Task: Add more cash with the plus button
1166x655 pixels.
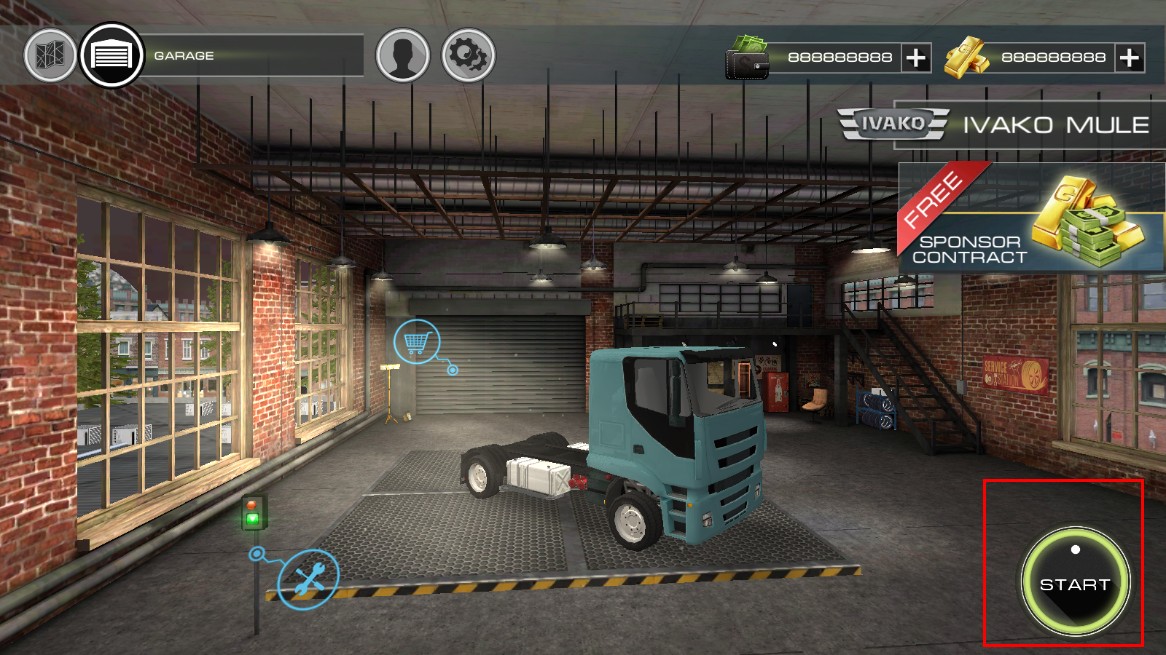Action: point(916,58)
